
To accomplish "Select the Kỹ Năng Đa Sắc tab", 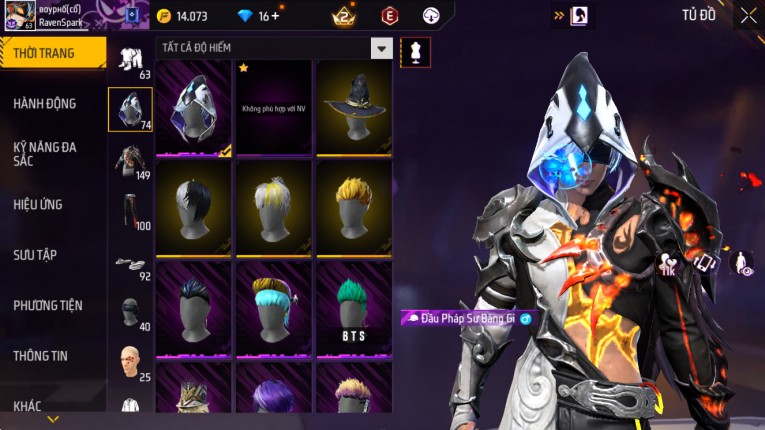I will pos(45,154).
